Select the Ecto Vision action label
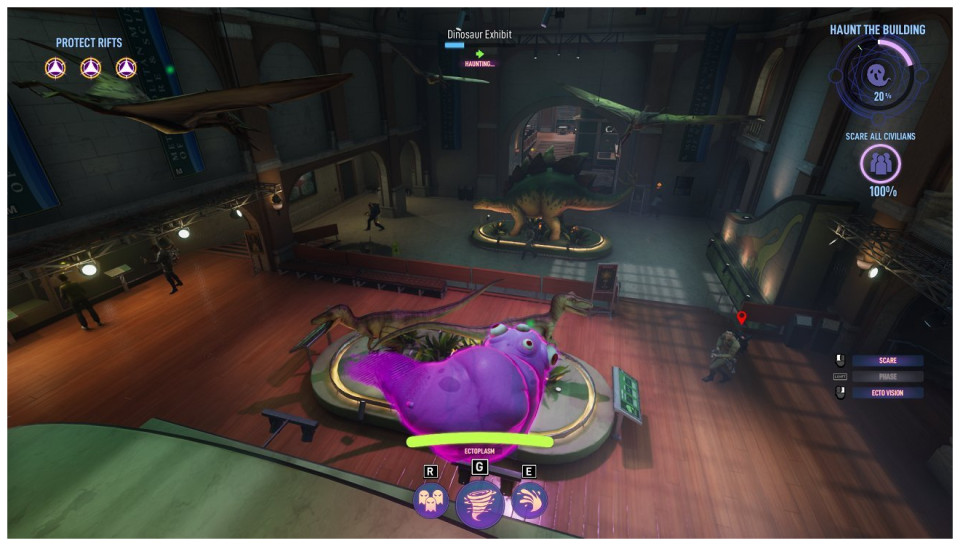The width and height of the screenshot is (960, 546). coord(887,393)
